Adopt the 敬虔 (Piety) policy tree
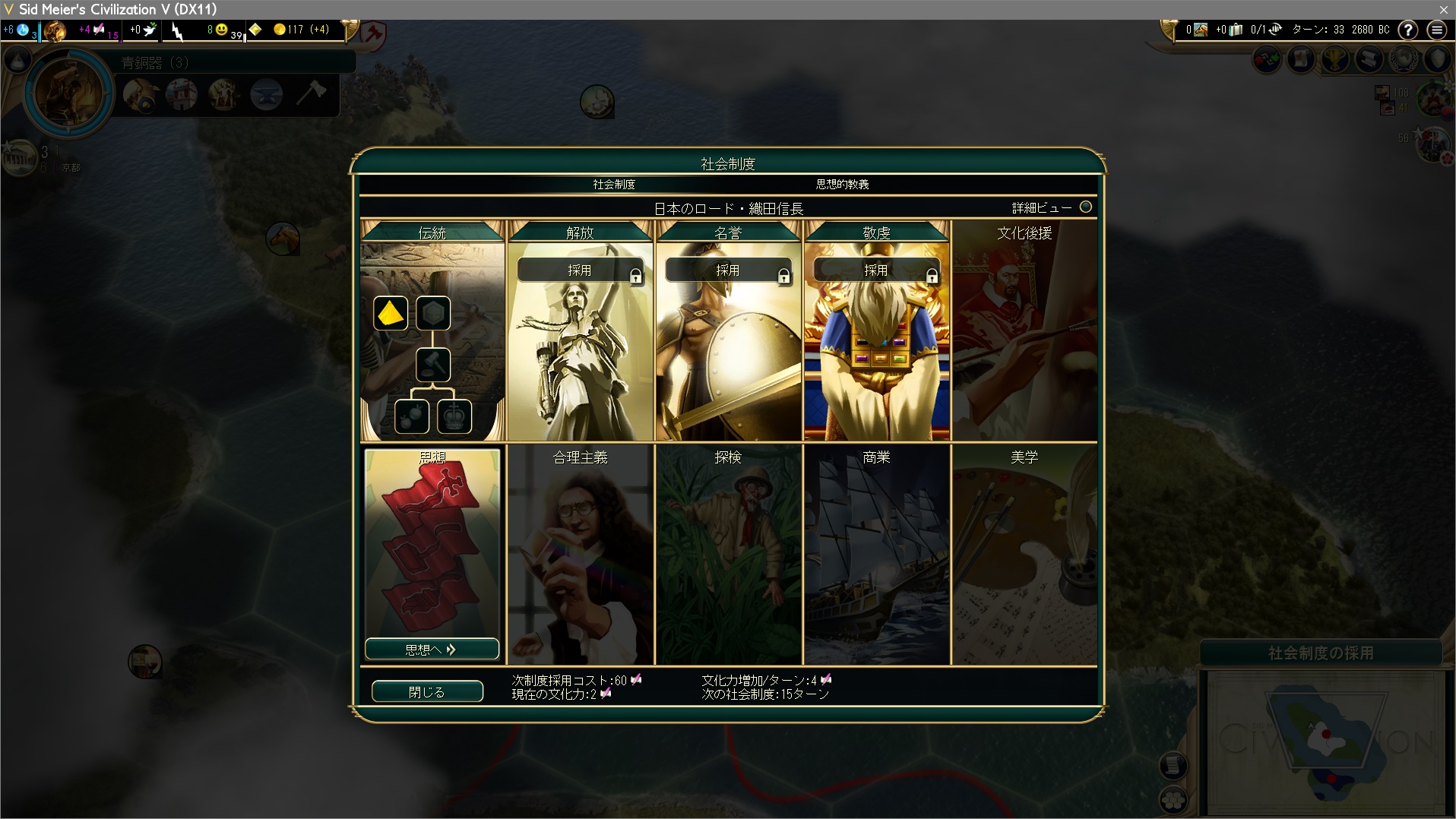 (875, 270)
